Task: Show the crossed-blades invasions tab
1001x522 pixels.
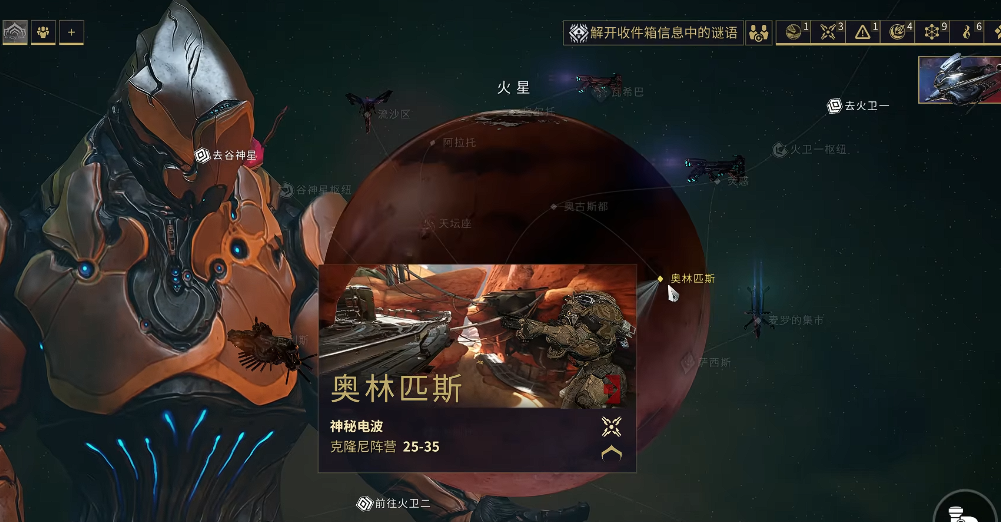Action: (831, 33)
